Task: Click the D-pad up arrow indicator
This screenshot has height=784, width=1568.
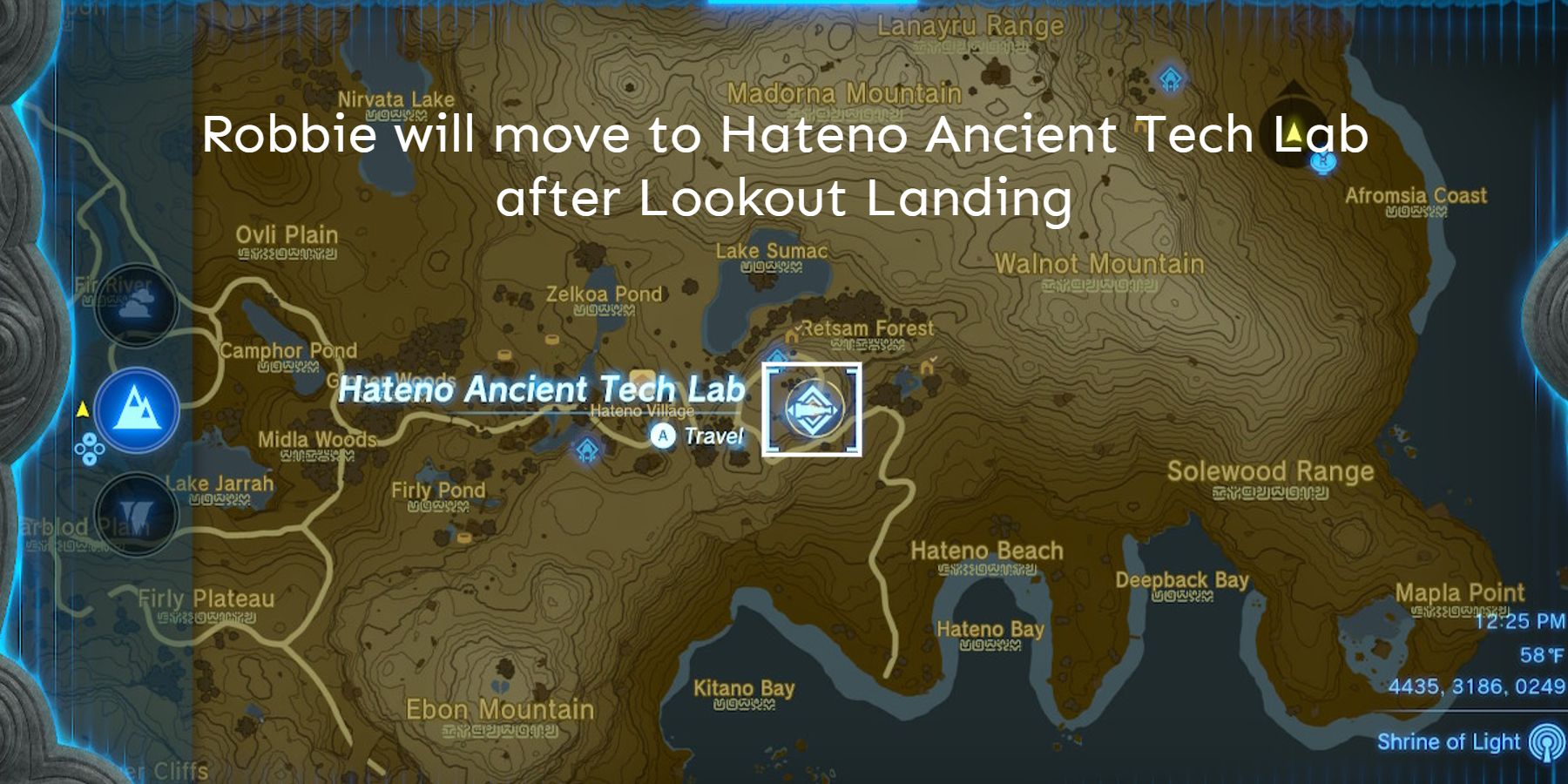Action: [x=90, y=438]
